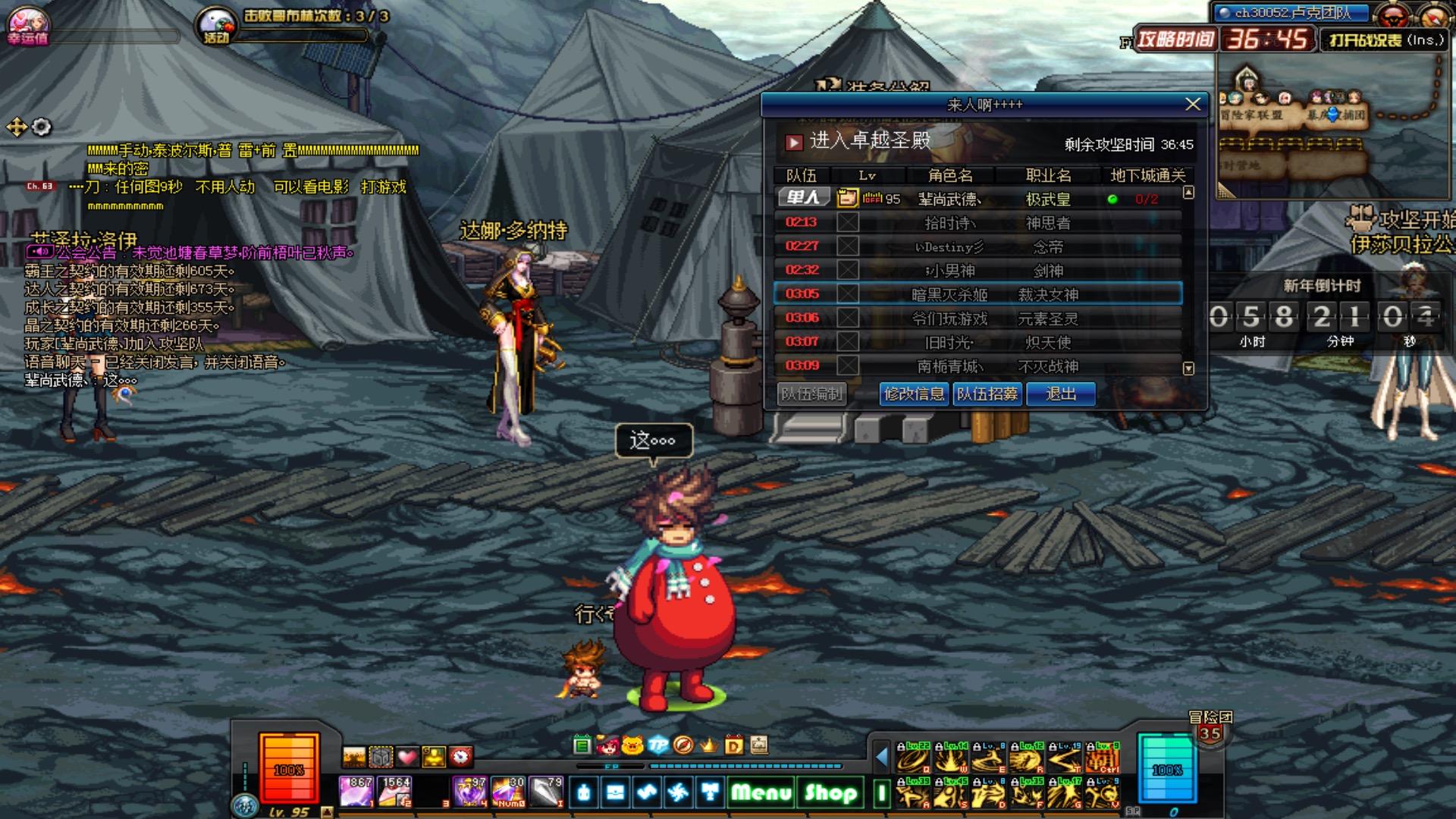Click 打开战况表 battle status button
The width and height of the screenshot is (1456, 819).
click(1385, 40)
